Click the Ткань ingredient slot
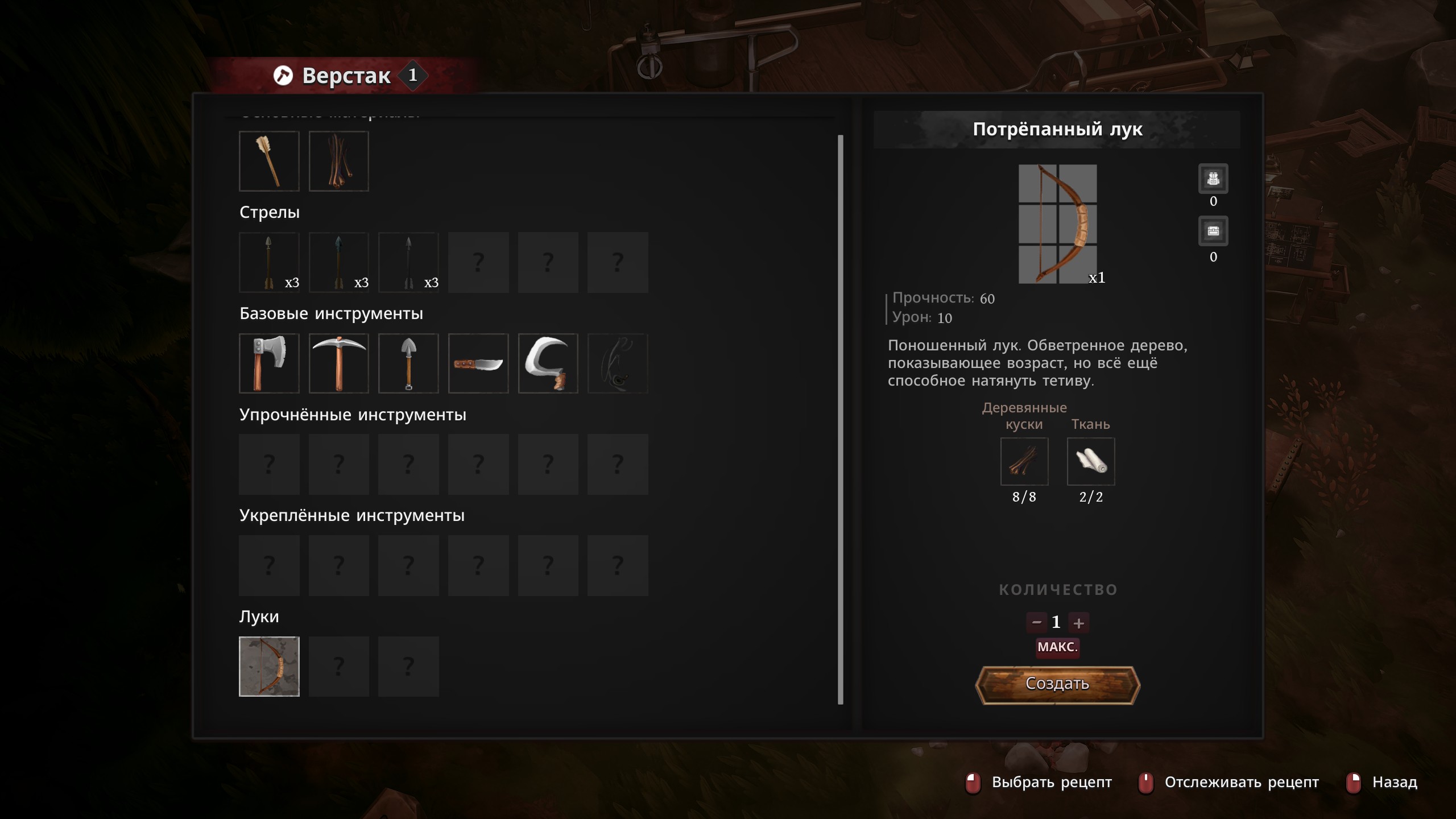1456x819 pixels. pos(1091,461)
